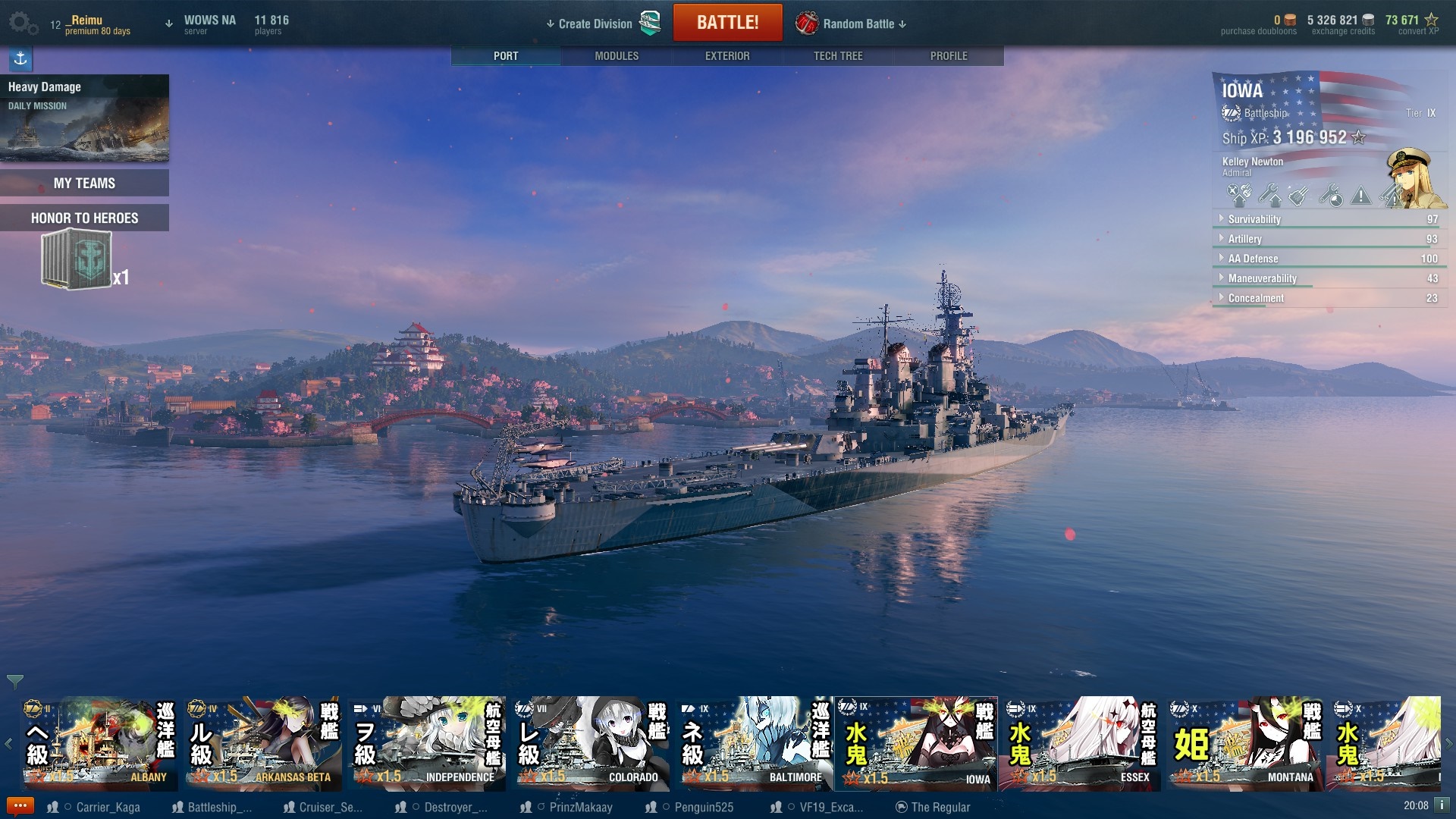The height and width of the screenshot is (819, 1456).
Task: View the Profile tab
Action: click(948, 56)
